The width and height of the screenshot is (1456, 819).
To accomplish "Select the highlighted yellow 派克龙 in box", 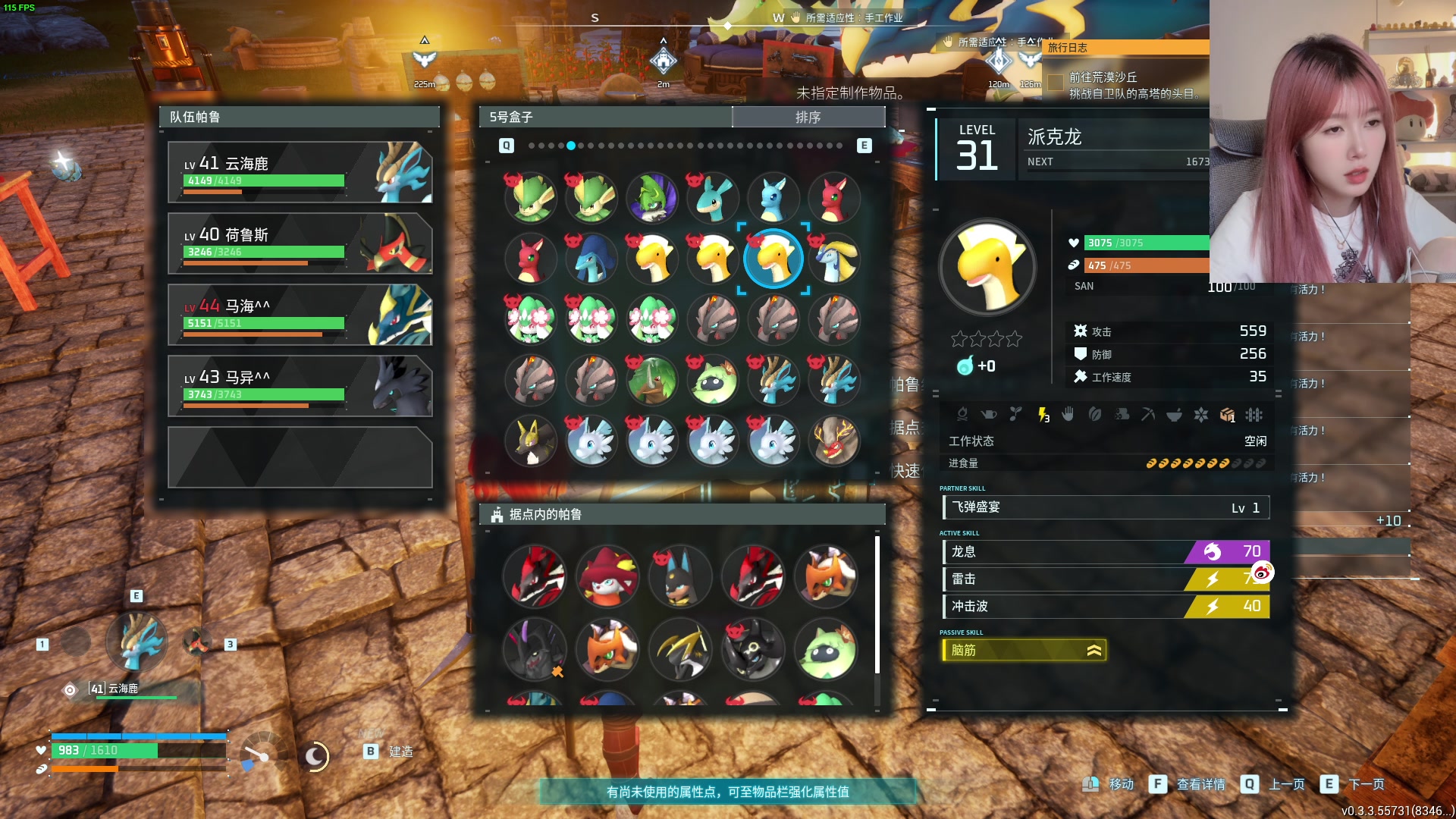I will coord(773,259).
